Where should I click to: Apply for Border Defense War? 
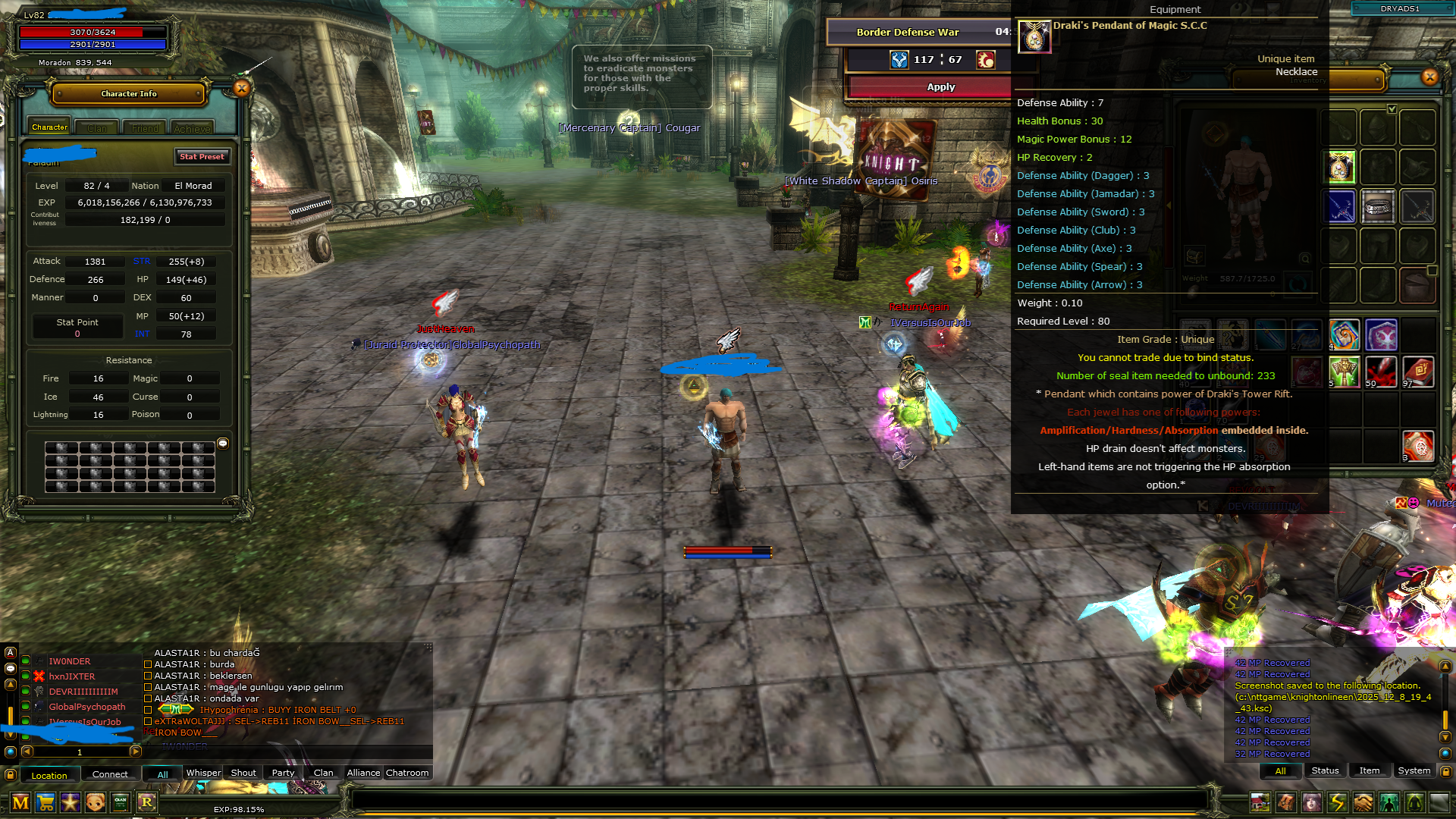tap(940, 87)
